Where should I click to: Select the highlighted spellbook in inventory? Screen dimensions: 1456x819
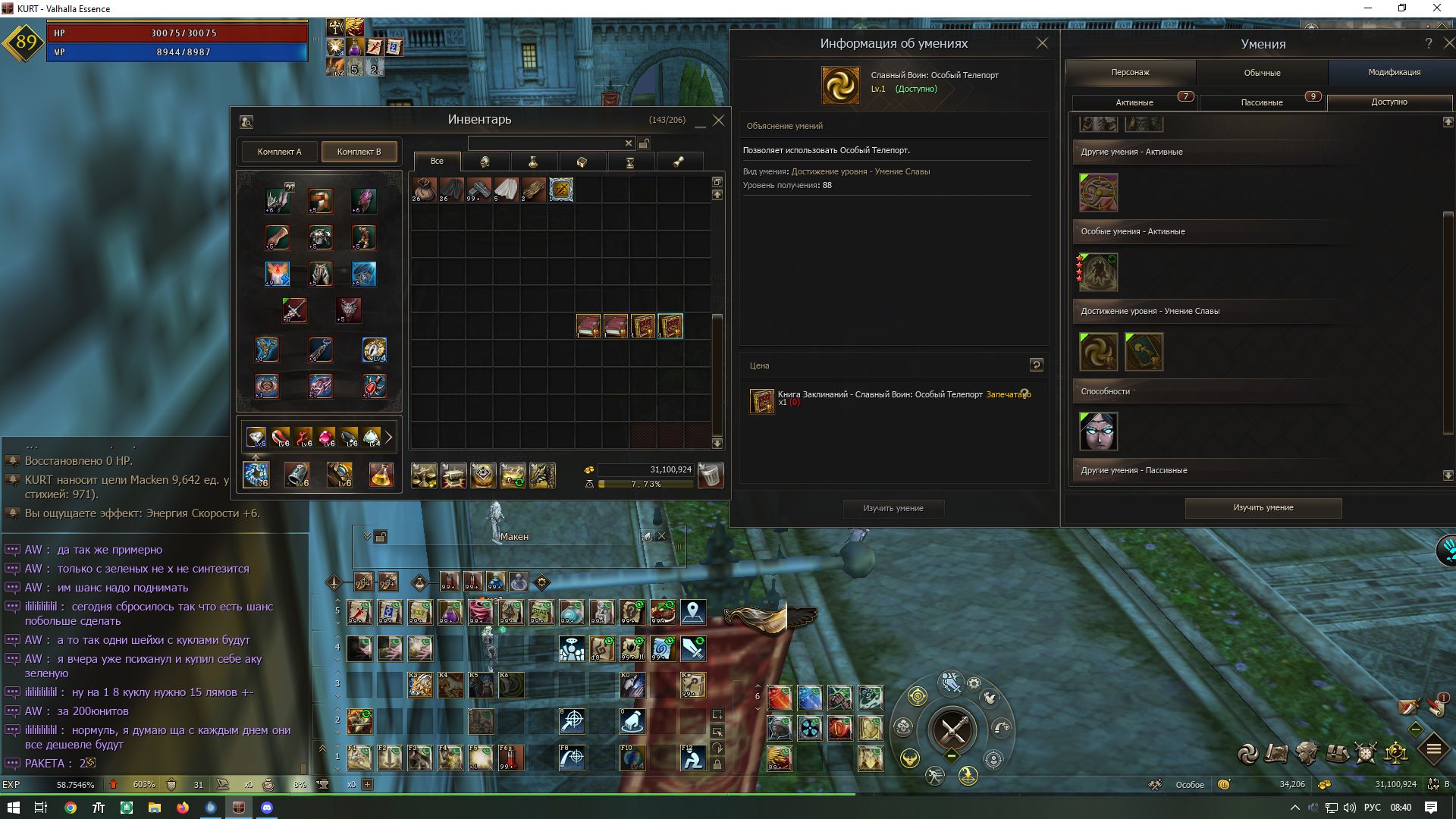click(670, 326)
